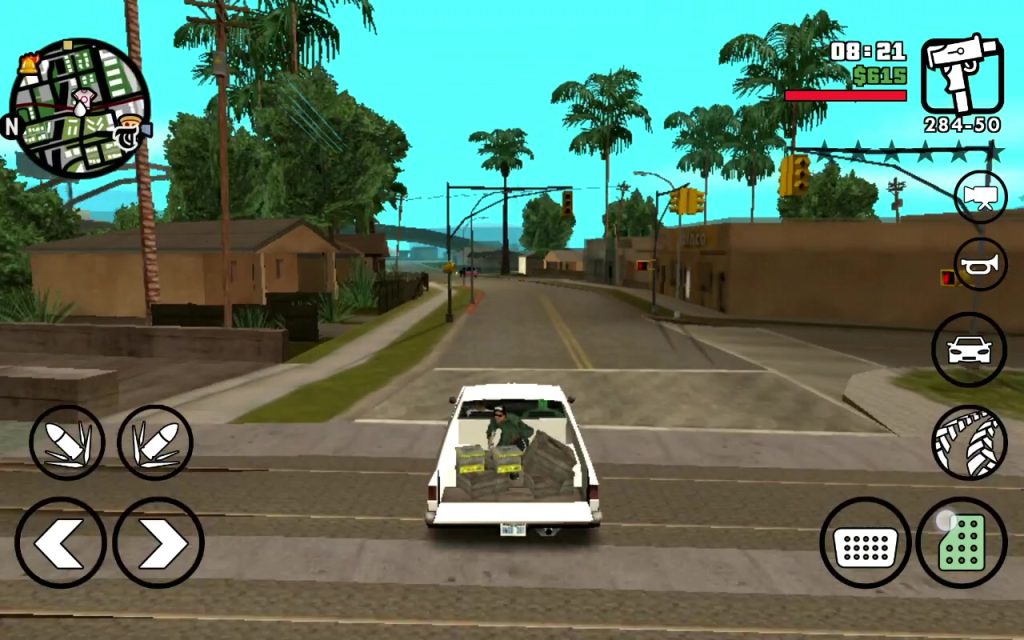Screen dimensions: 1024x640
Task: Fire drive-by right with the bullet button
Action: pyautogui.click(x=155, y=442)
